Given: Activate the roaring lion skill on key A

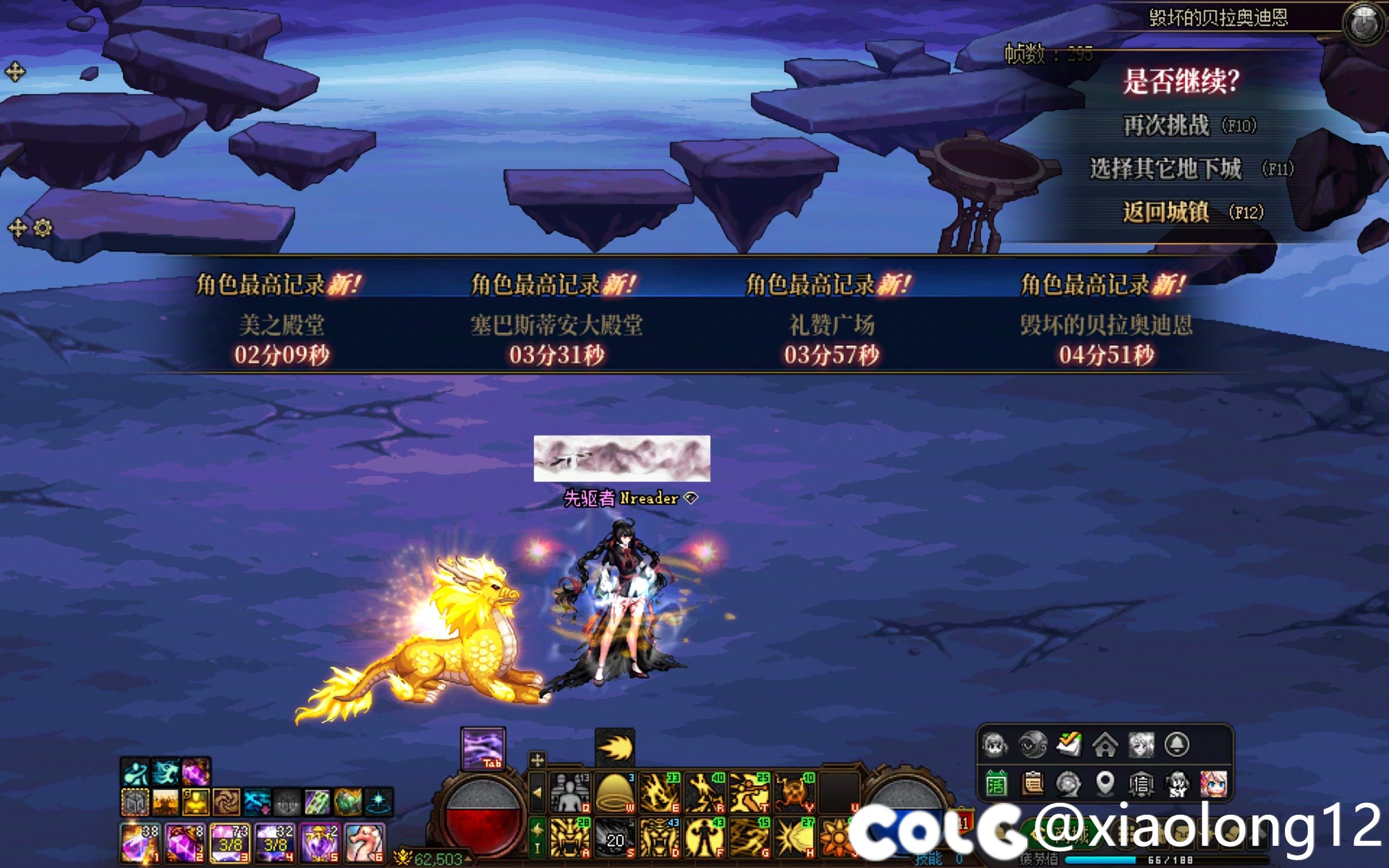Looking at the screenshot, I should 570,838.
